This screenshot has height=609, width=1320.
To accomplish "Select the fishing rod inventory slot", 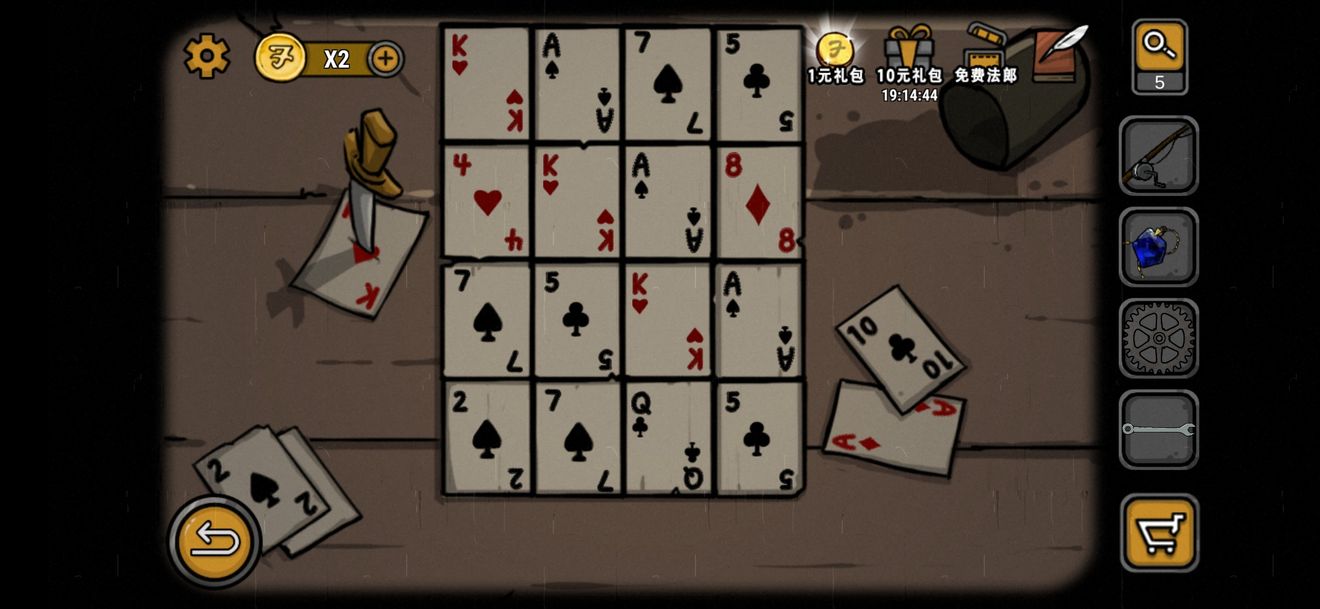I will (1158, 156).
